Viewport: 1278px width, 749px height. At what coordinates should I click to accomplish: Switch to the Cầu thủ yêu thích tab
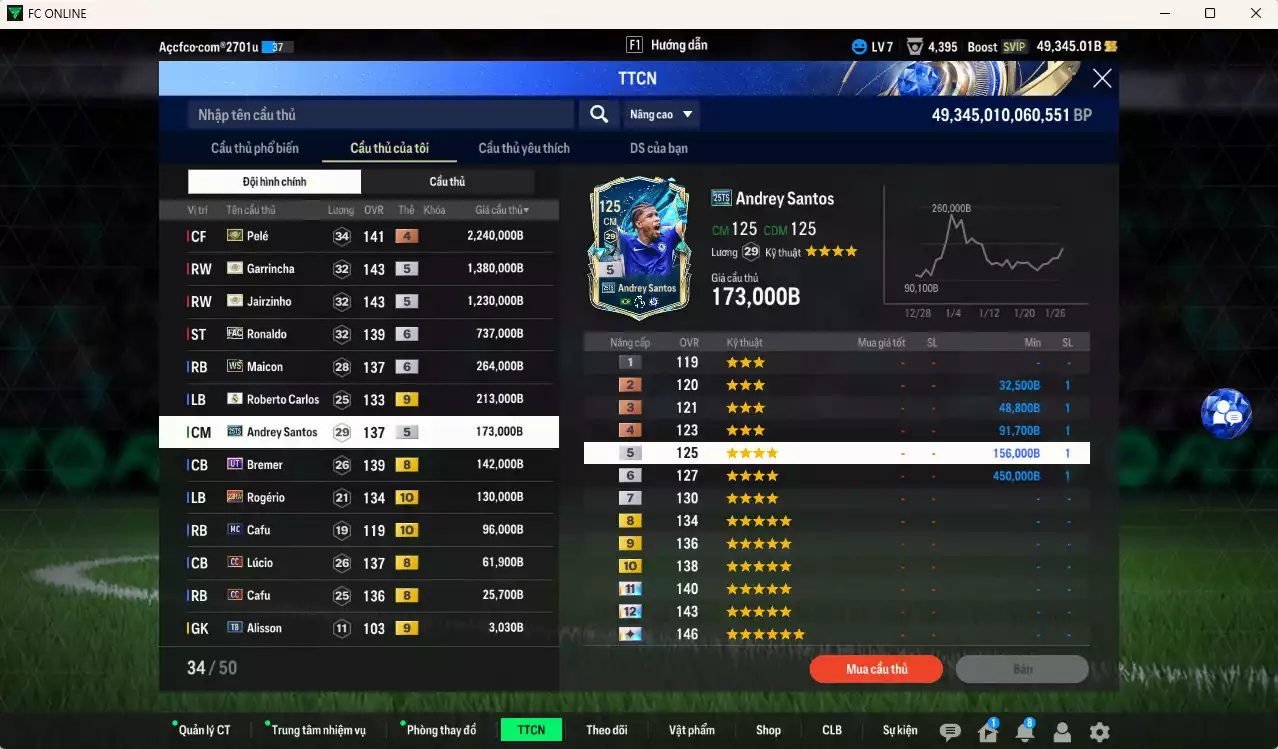pyautogui.click(x=523, y=149)
